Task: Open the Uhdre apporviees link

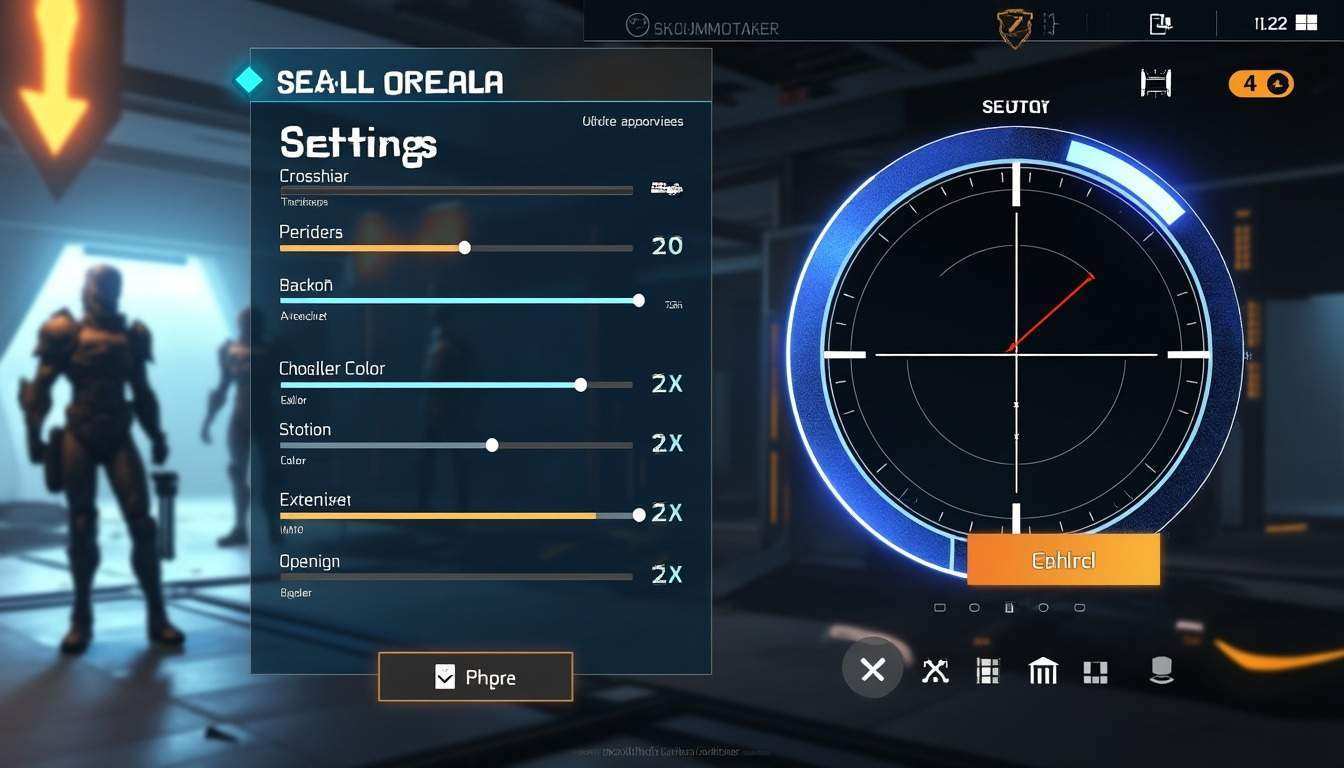Action: [632, 121]
